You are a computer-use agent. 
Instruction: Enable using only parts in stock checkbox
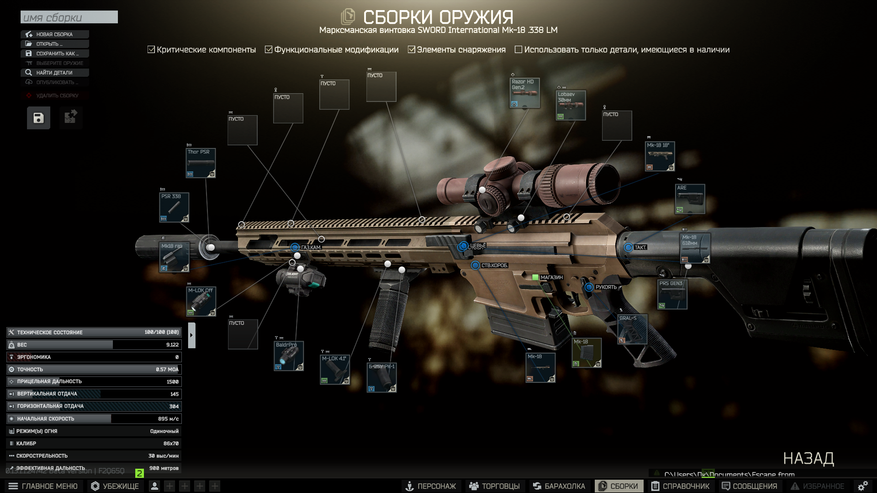(518, 49)
